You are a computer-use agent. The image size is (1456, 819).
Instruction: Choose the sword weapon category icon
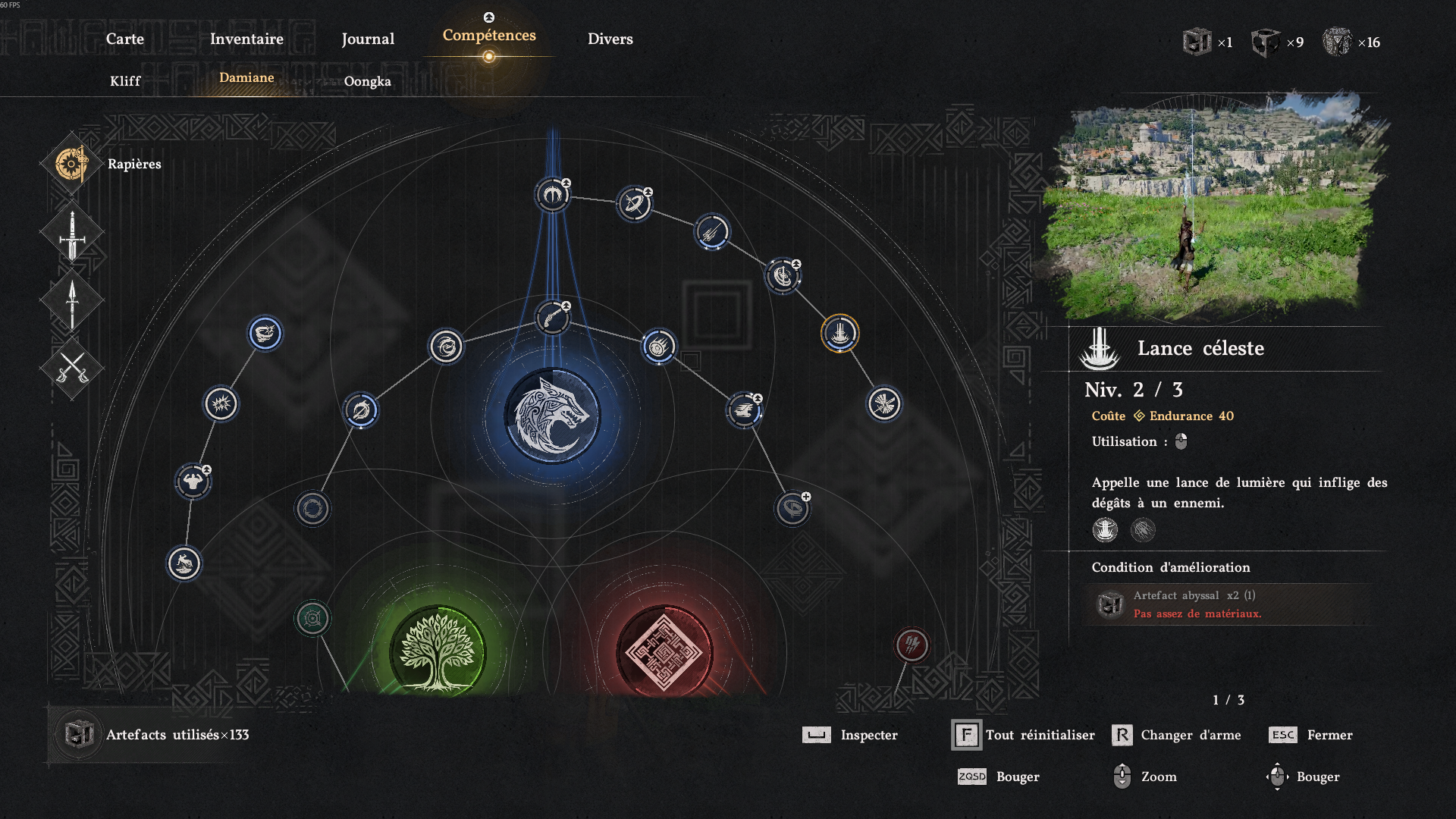tap(72, 234)
